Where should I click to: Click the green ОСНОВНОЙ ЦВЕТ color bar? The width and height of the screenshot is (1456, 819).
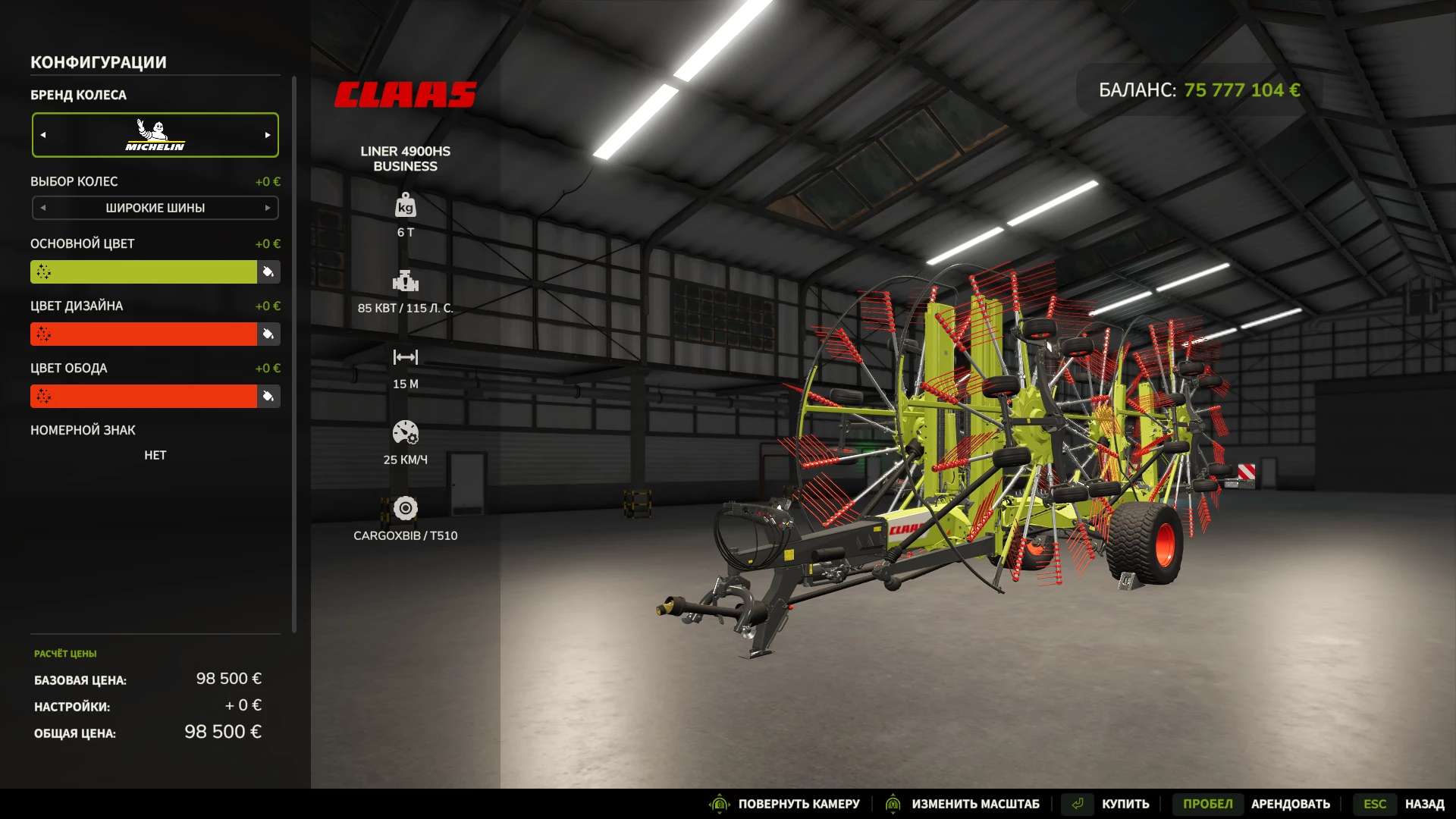[144, 271]
